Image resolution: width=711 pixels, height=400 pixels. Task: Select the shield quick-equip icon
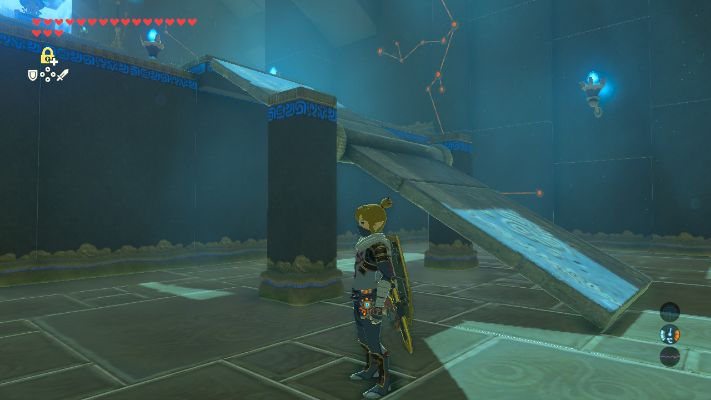[x=32, y=75]
